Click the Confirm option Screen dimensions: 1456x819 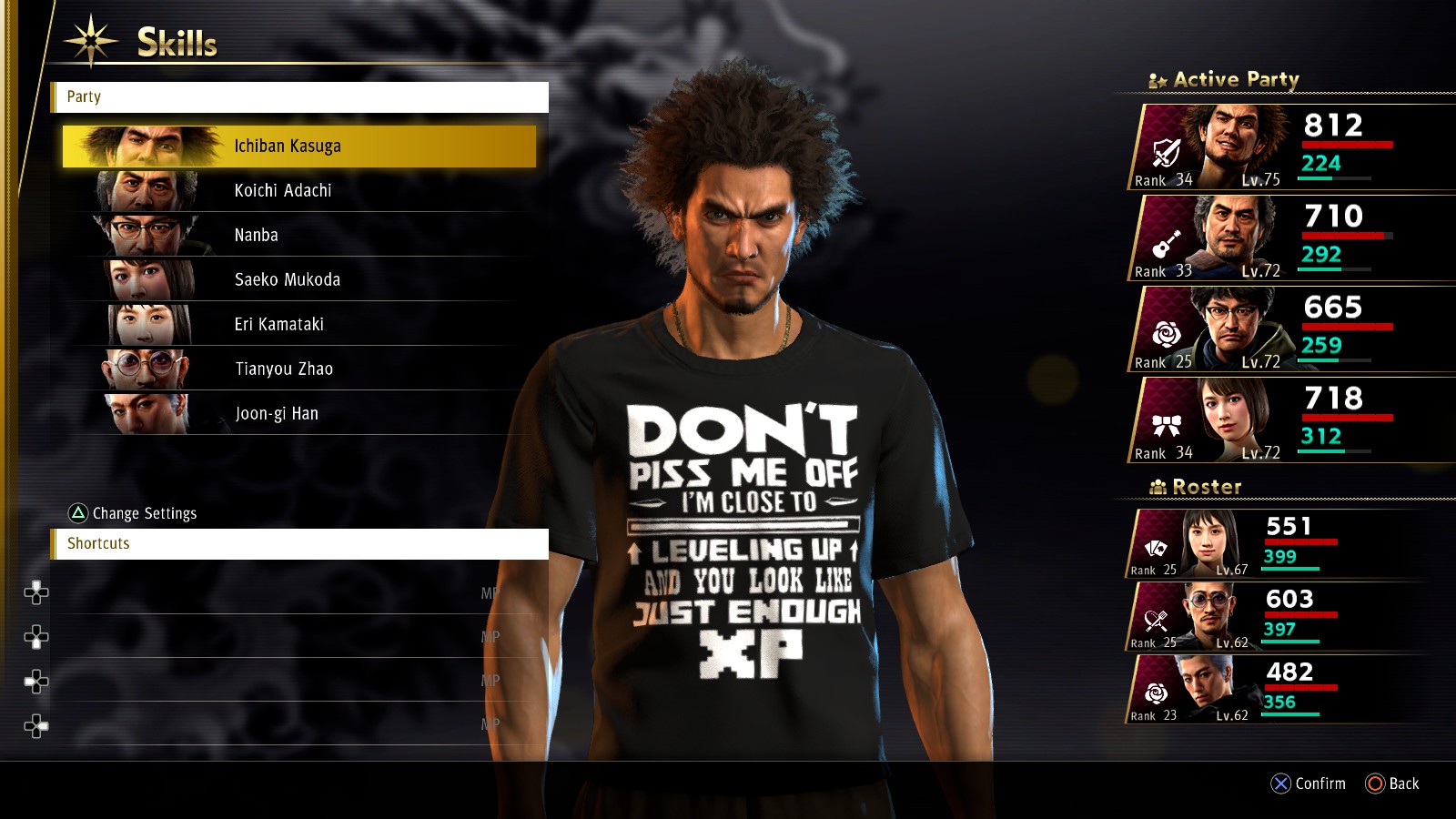pos(1309,784)
